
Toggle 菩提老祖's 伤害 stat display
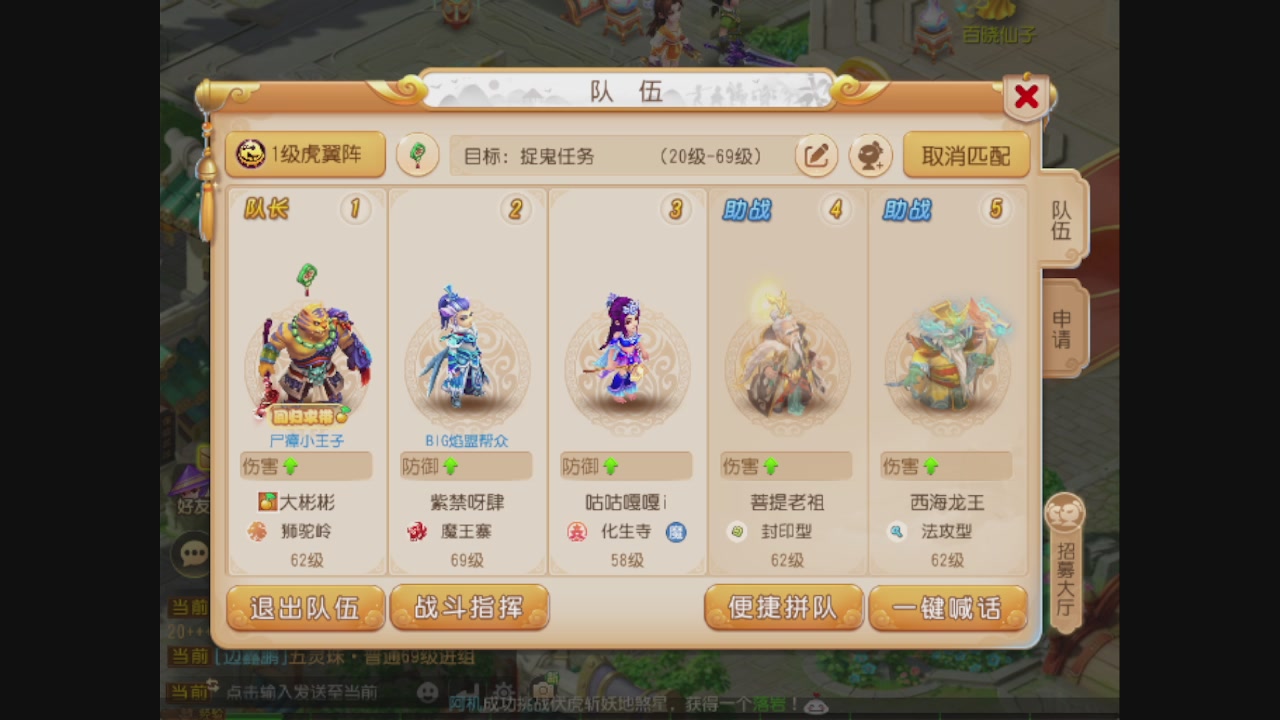click(785, 465)
